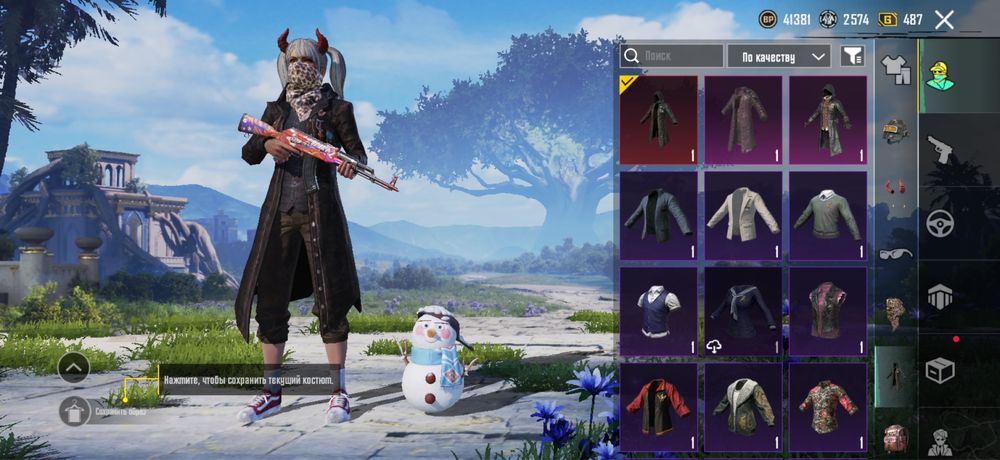Switch to the helmet category tab
The height and width of the screenshot is (460, 1000).
[894, 130]
